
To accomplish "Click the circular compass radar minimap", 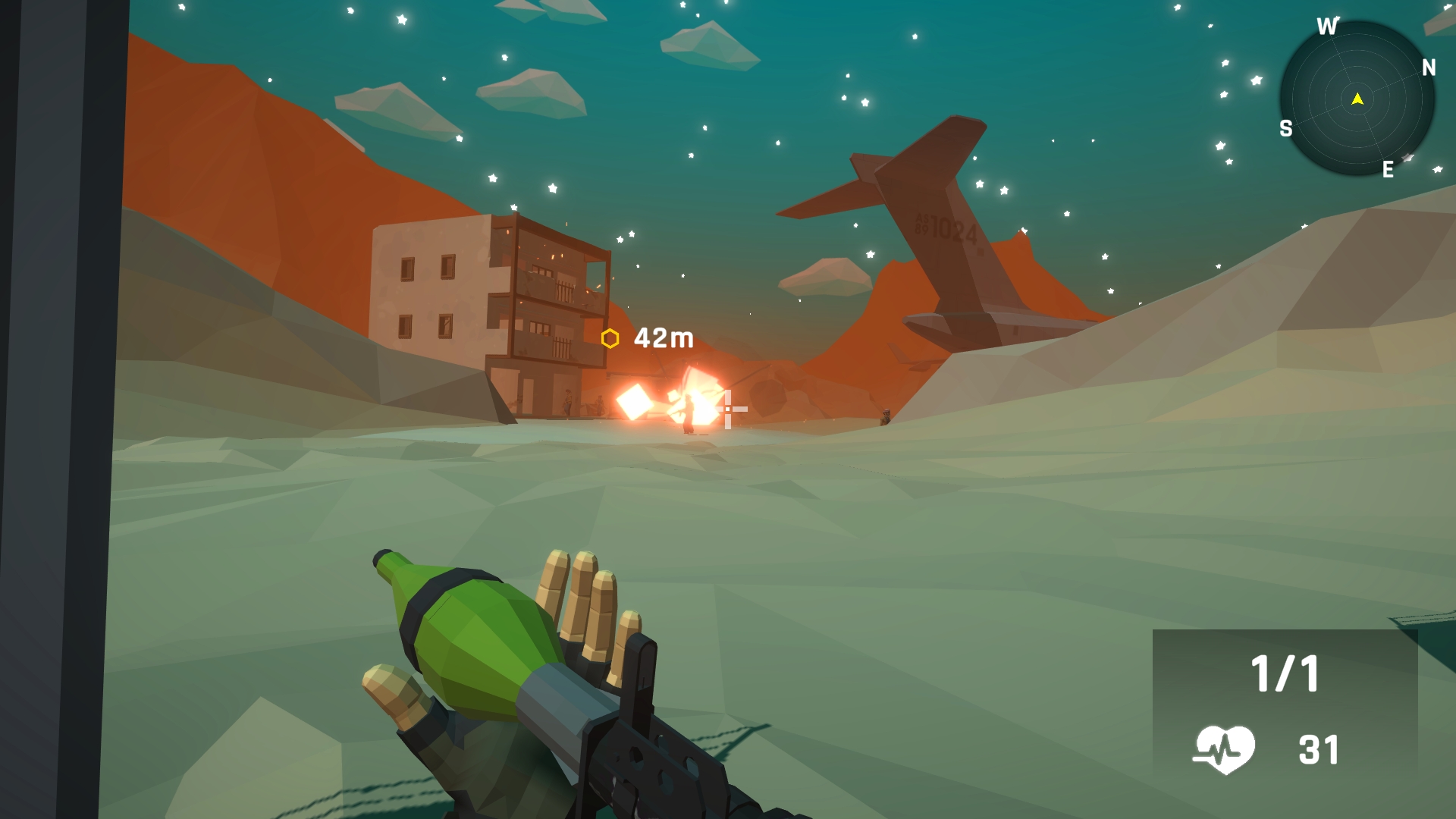I will pos(1357,99).
